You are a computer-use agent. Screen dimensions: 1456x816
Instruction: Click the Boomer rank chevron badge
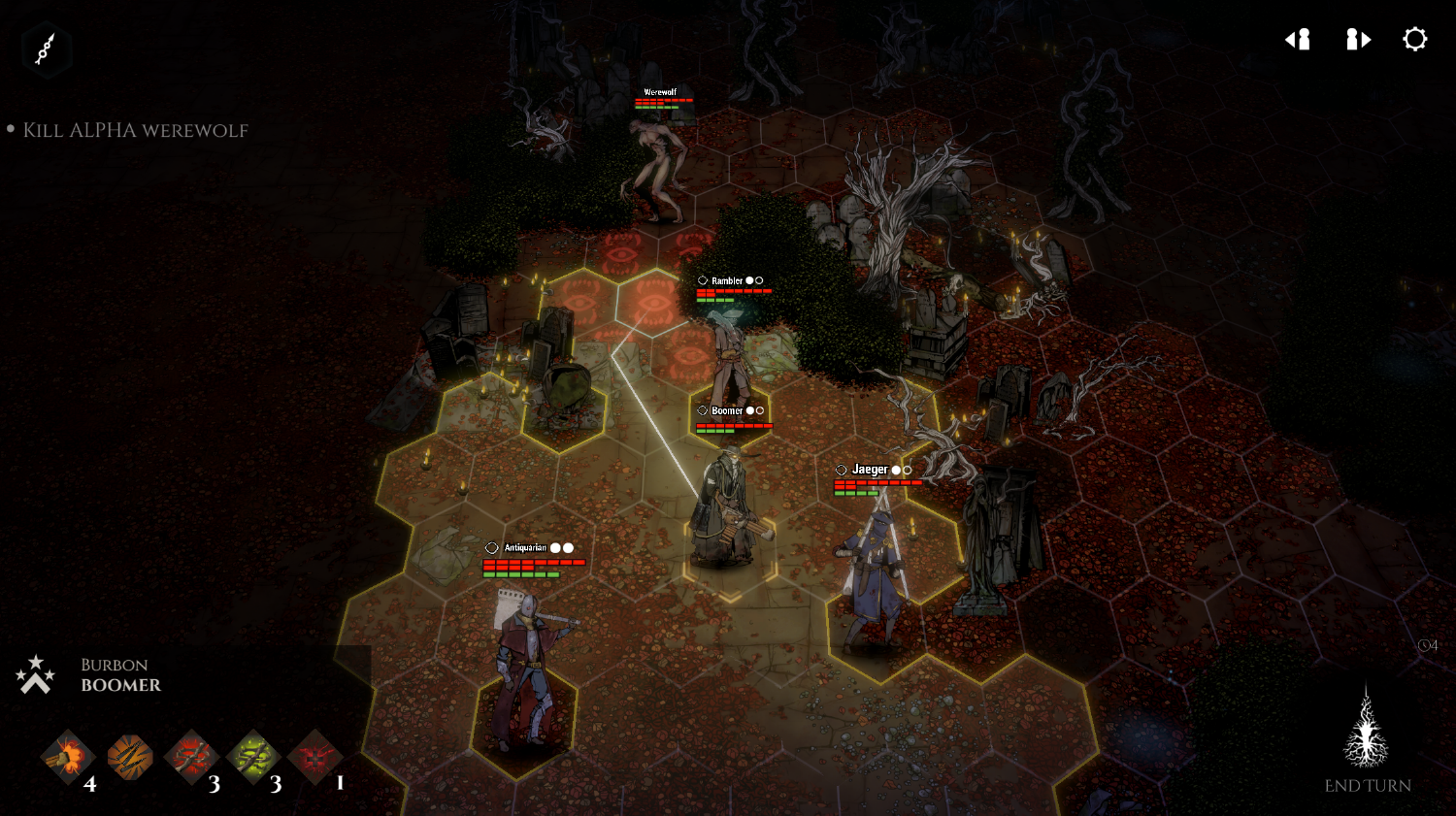[35, 674]
